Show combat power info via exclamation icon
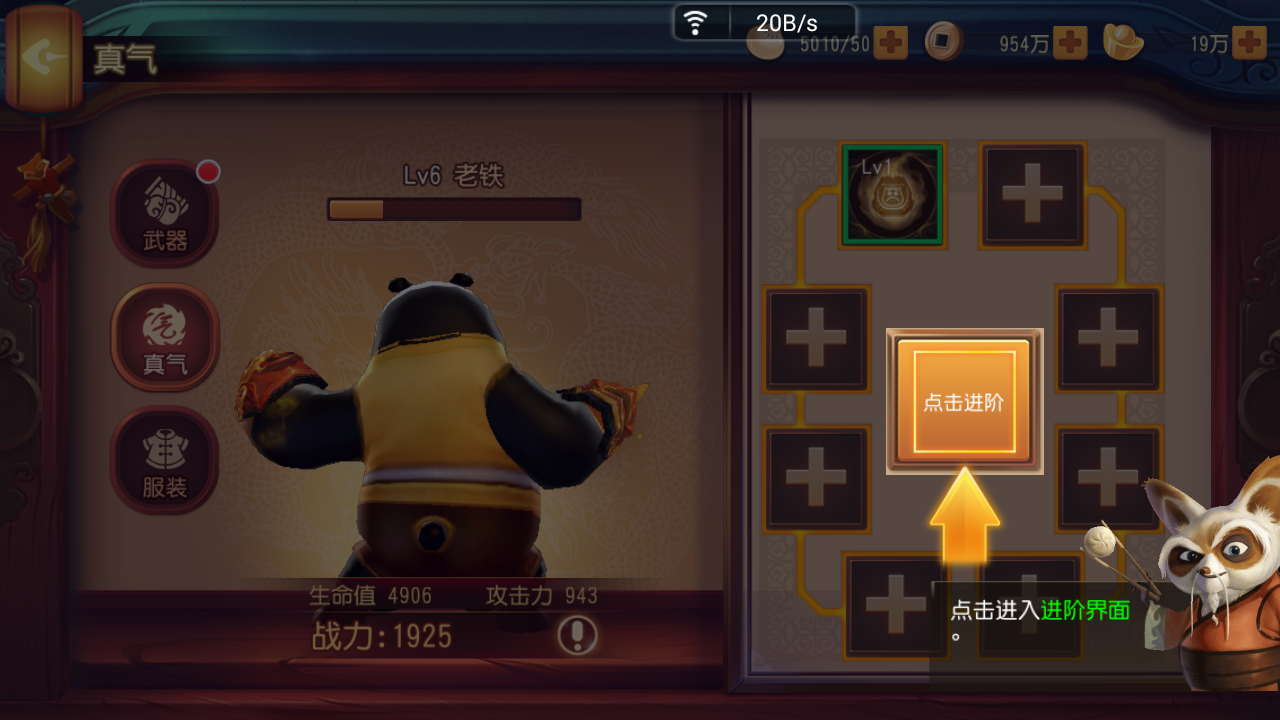 [x=577, y=635]
